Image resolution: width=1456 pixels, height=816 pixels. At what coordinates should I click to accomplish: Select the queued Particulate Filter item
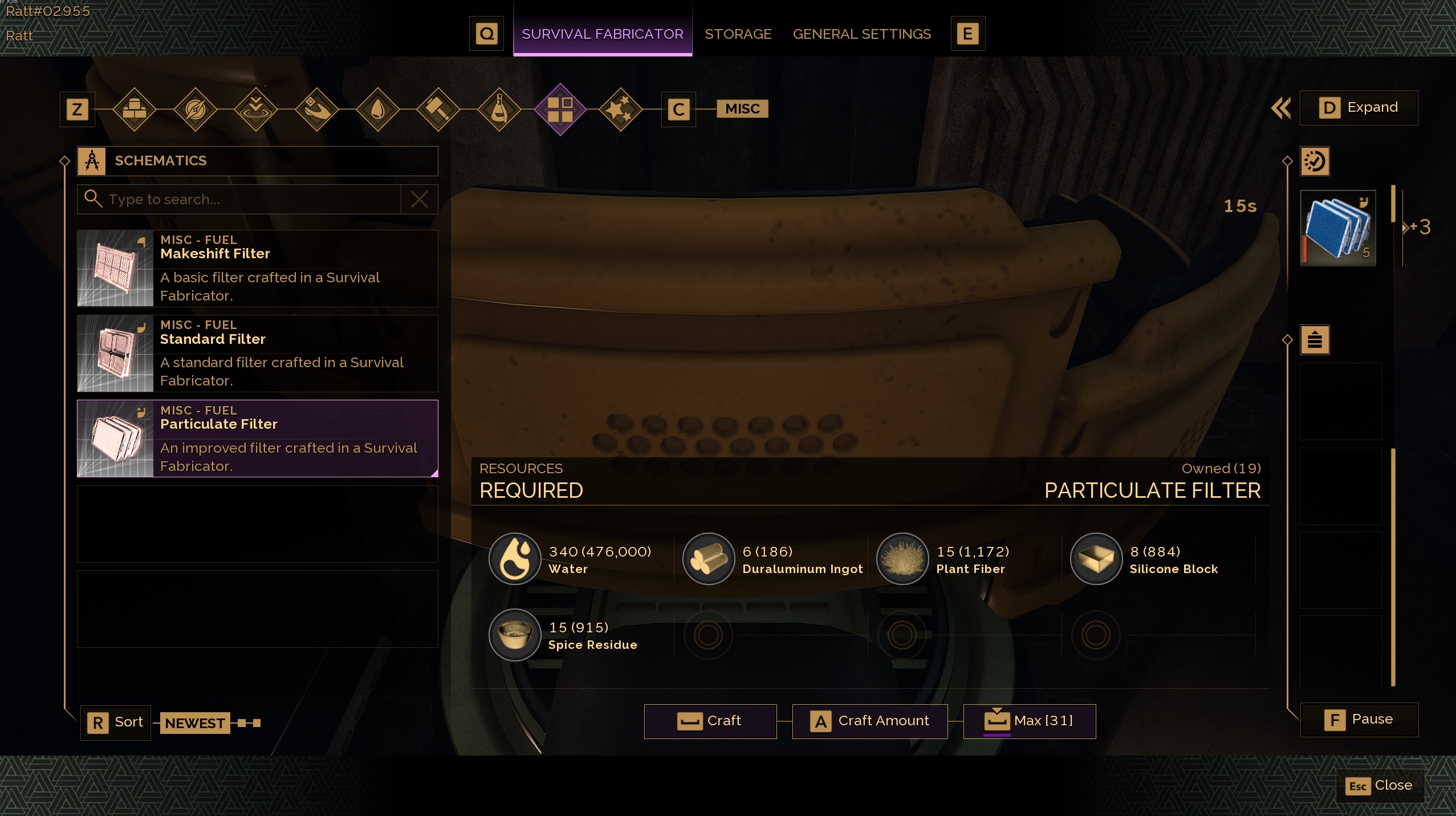1338,228
